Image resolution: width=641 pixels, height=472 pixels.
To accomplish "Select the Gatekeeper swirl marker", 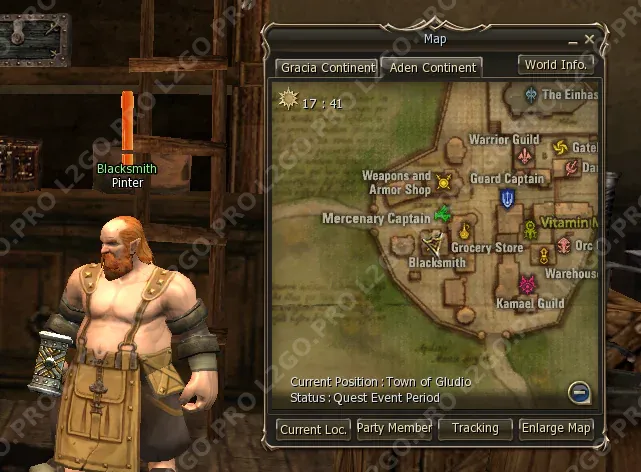I will tap(559, 148).
